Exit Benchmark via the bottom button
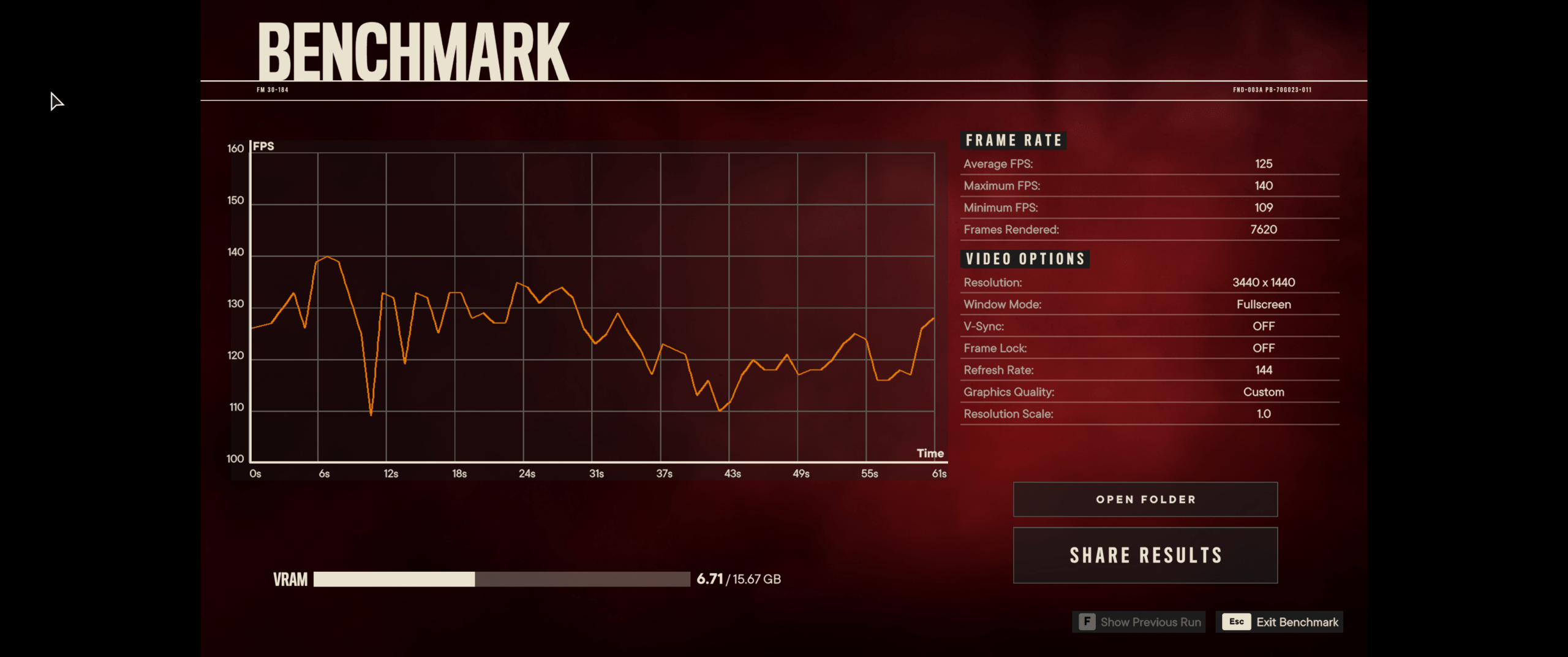 (x=1280, y=622)
